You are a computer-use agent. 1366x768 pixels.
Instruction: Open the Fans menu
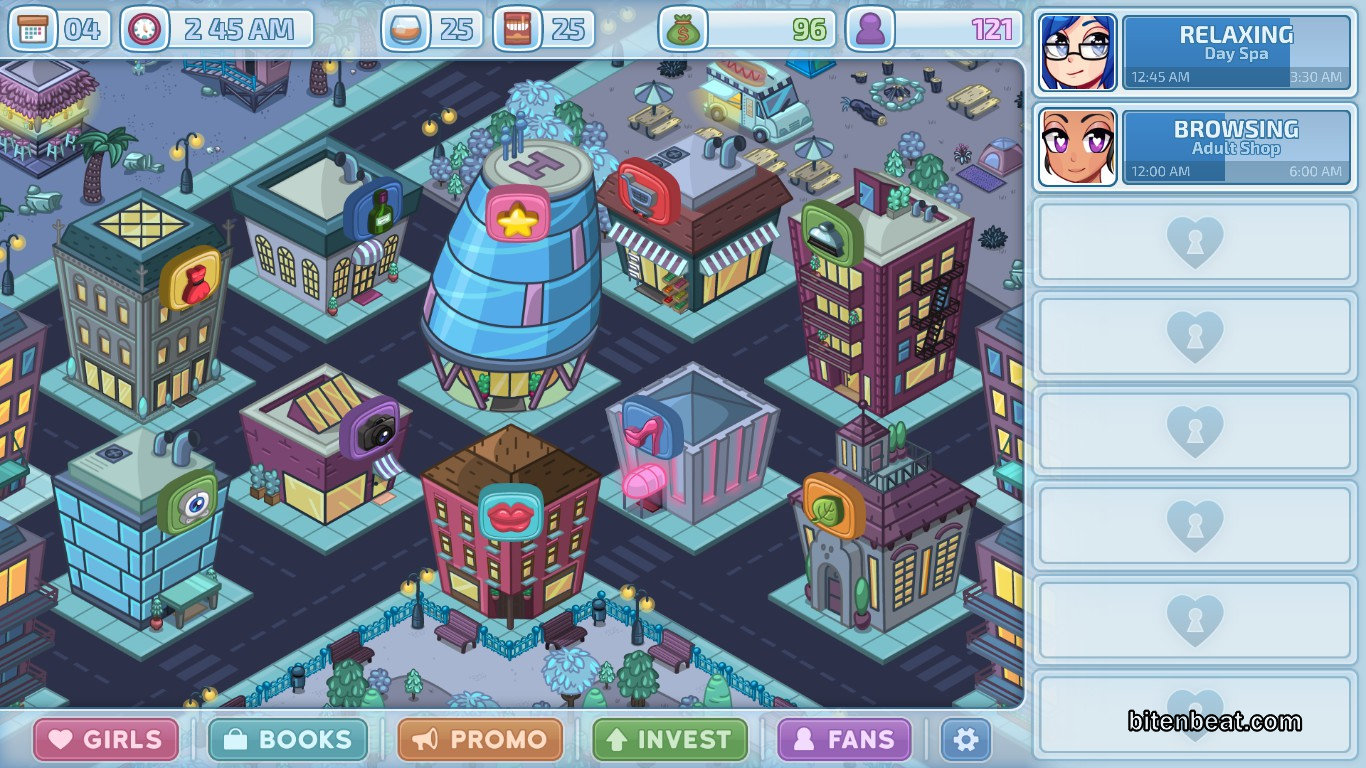tap(845, 740)
